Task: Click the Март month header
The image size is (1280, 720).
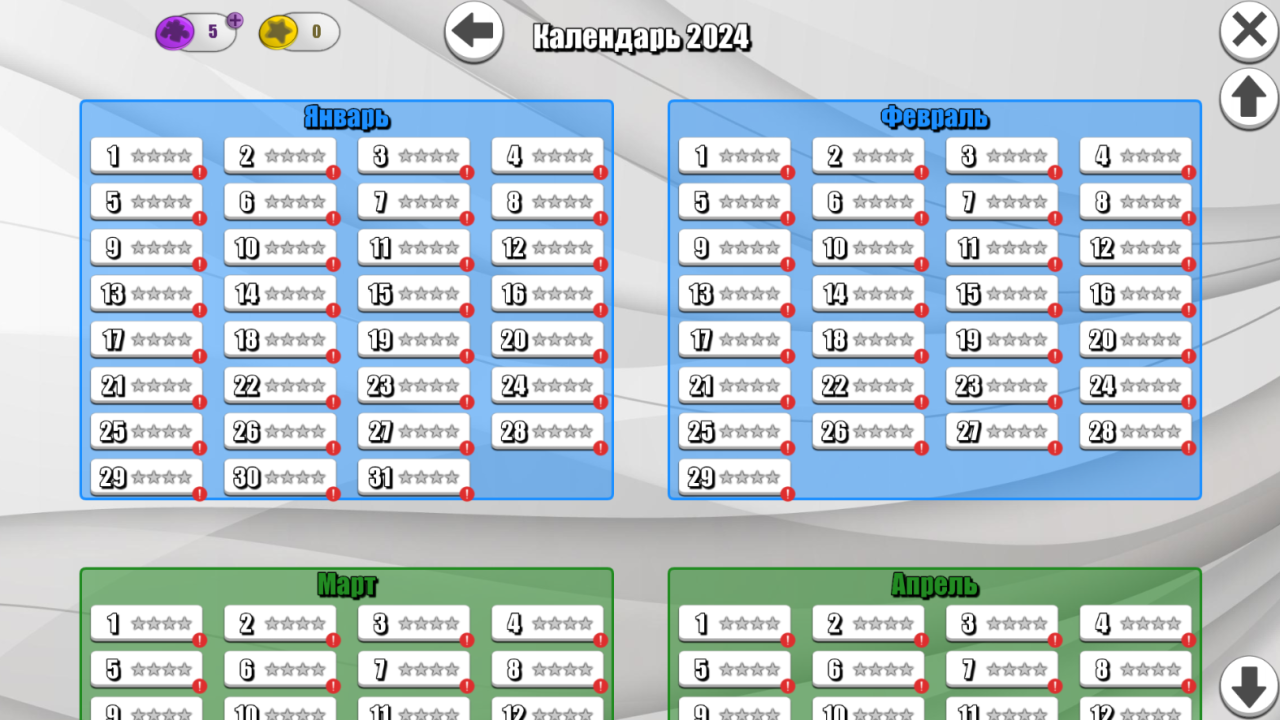Action: pos(346,584)
